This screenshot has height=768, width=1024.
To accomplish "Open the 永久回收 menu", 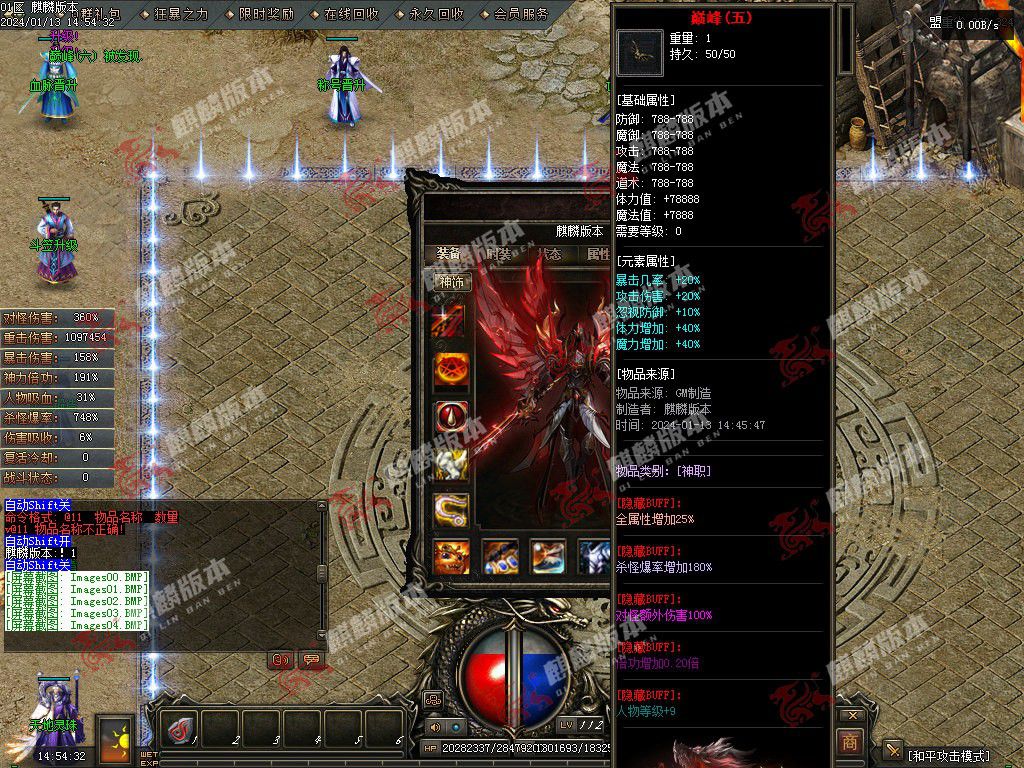I will click(x=435, y=14).
